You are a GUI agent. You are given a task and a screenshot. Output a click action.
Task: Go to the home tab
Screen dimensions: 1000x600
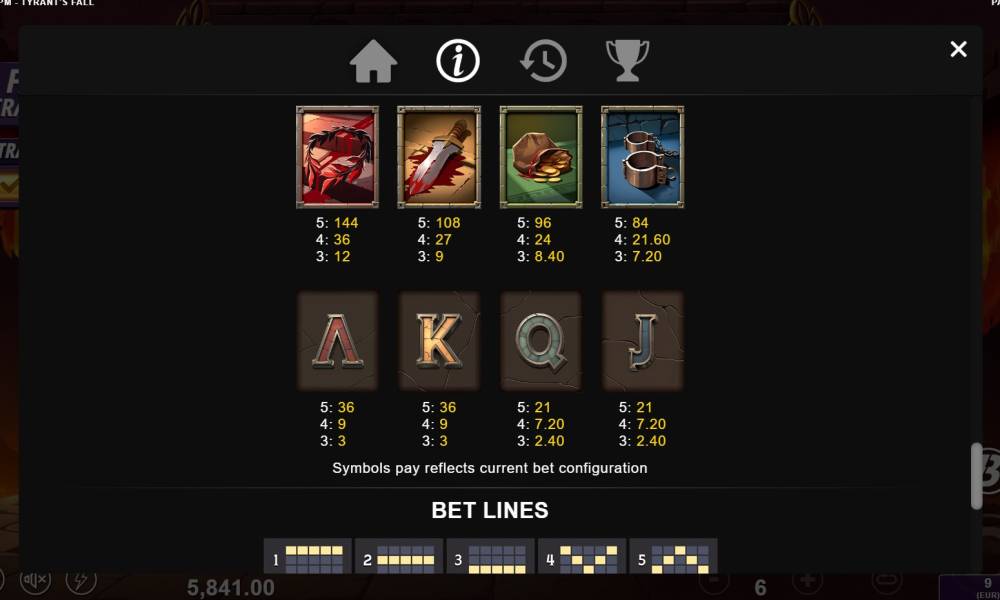point(374,61)
